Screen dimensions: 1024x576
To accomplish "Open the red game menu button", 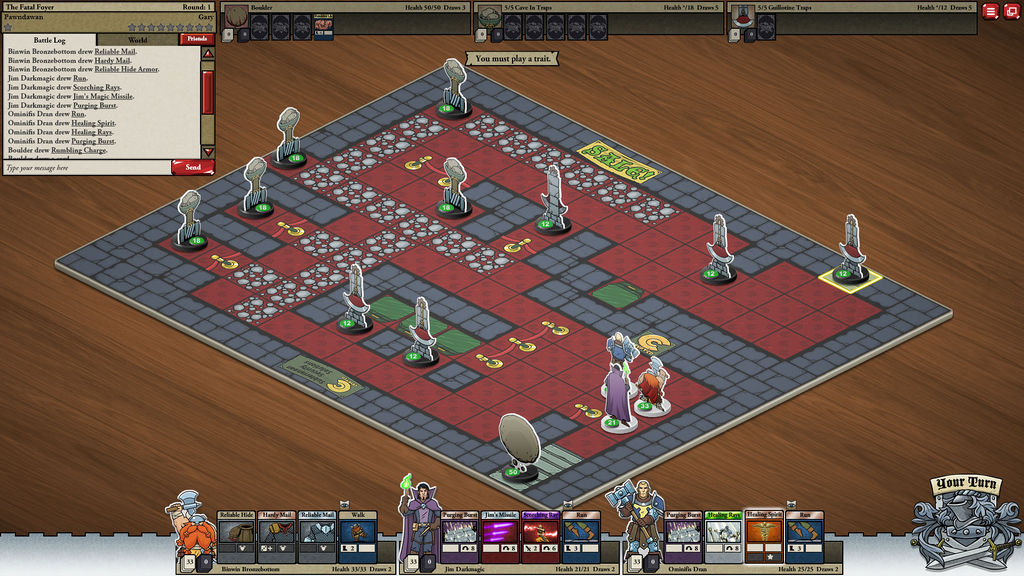I will click(990, 11).
